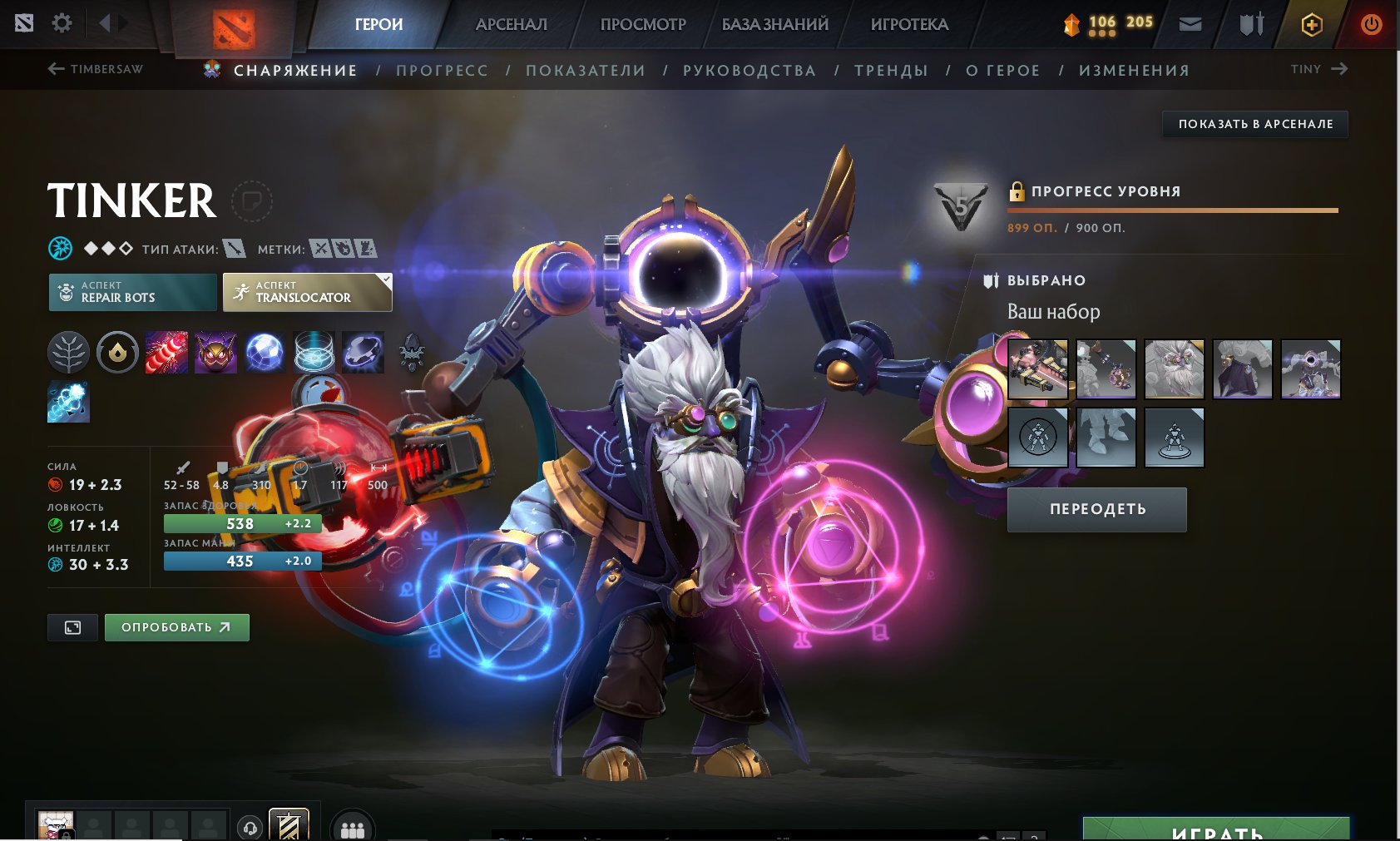Open the ПРОГРЕСС section of the hero page

tap(442, 70)
